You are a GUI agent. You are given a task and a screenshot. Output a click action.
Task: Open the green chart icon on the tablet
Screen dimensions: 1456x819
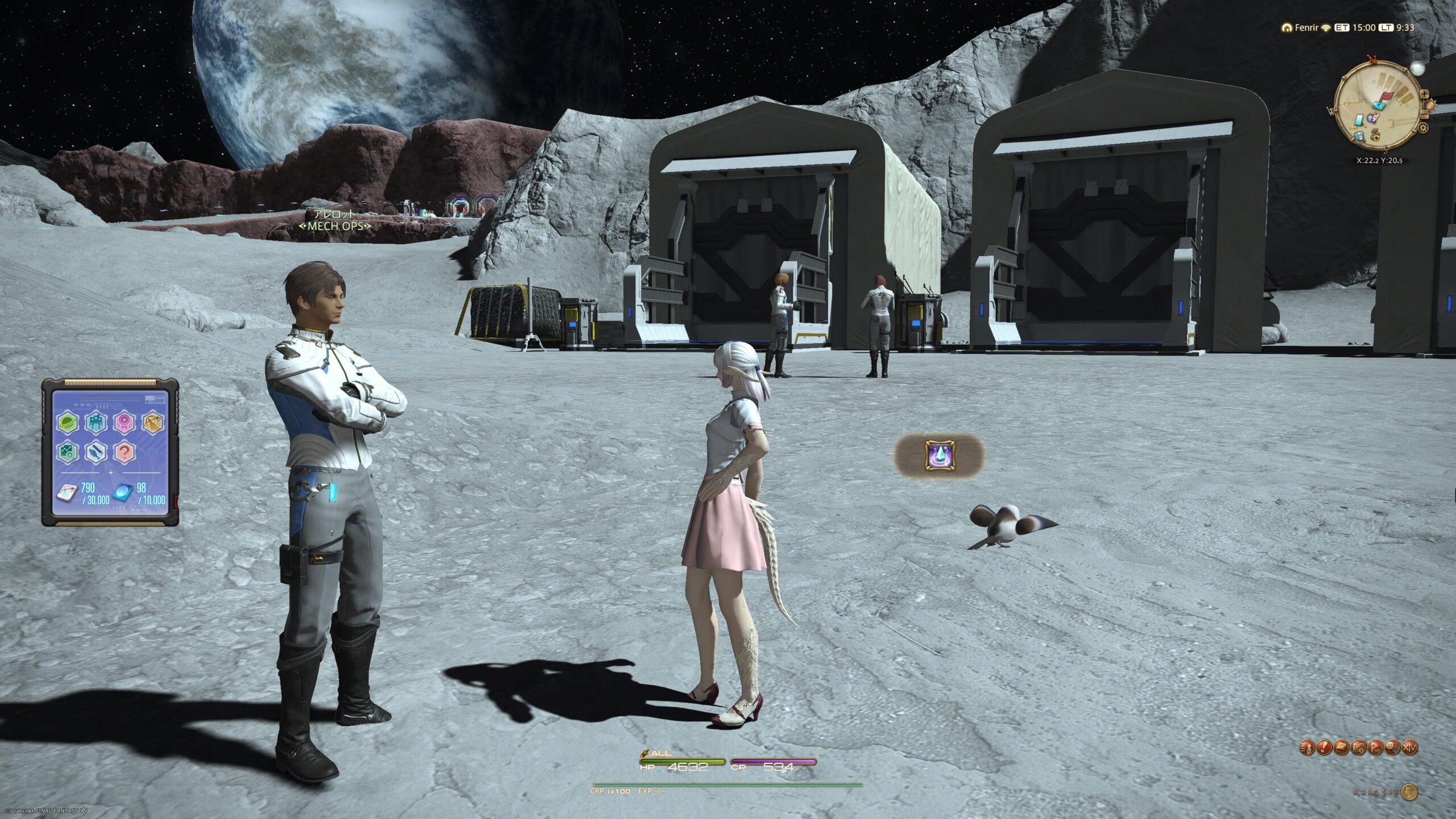pos(67,452)
